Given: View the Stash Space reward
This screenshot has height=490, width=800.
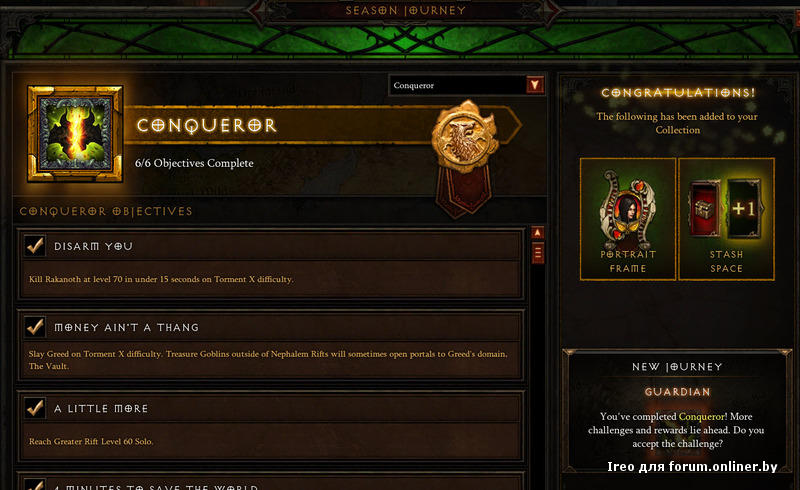Looking at the screenshot, I should [x=727, y=219].
